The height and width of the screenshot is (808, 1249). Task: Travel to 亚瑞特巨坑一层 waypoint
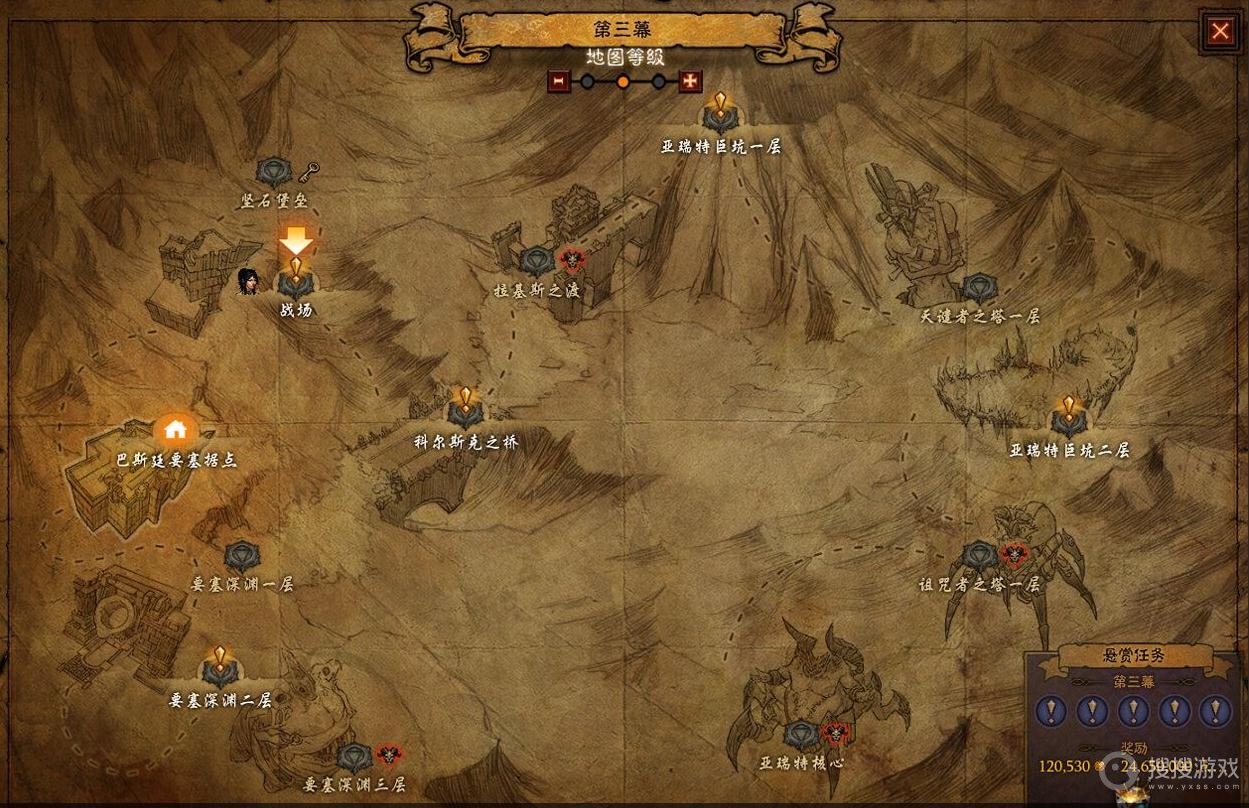(x=720, y=117)
